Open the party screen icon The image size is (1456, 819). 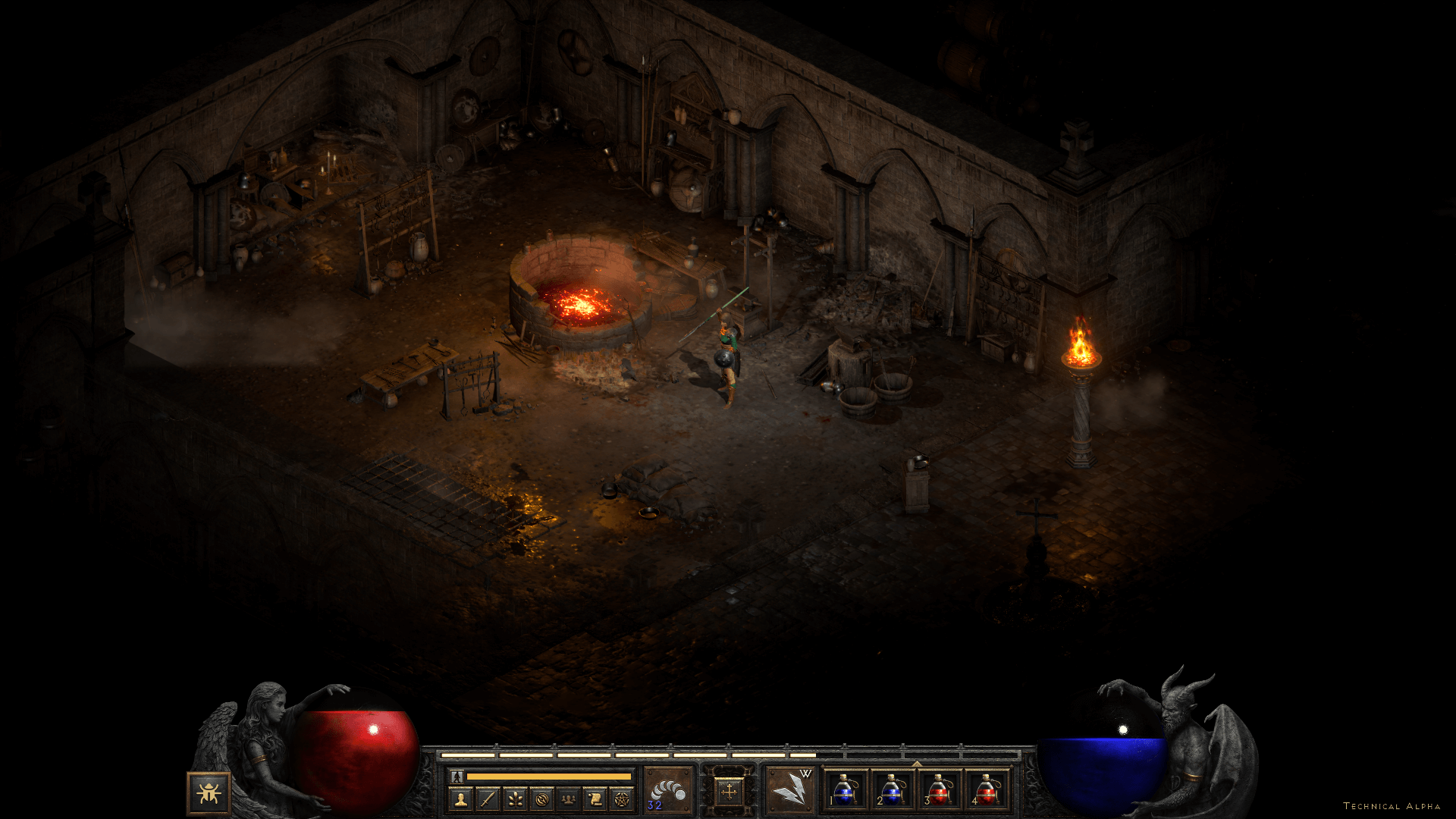click(x=568, y=799)
